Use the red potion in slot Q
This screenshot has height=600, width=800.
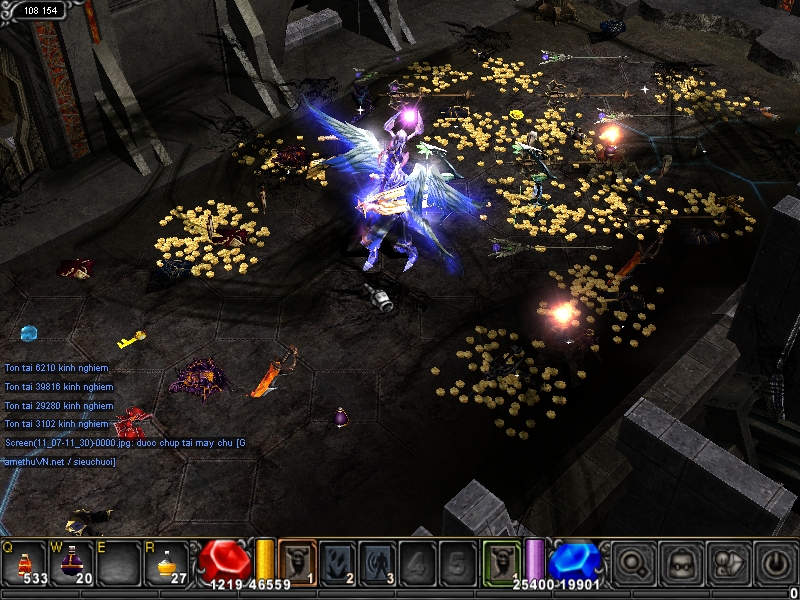[25, 563]
